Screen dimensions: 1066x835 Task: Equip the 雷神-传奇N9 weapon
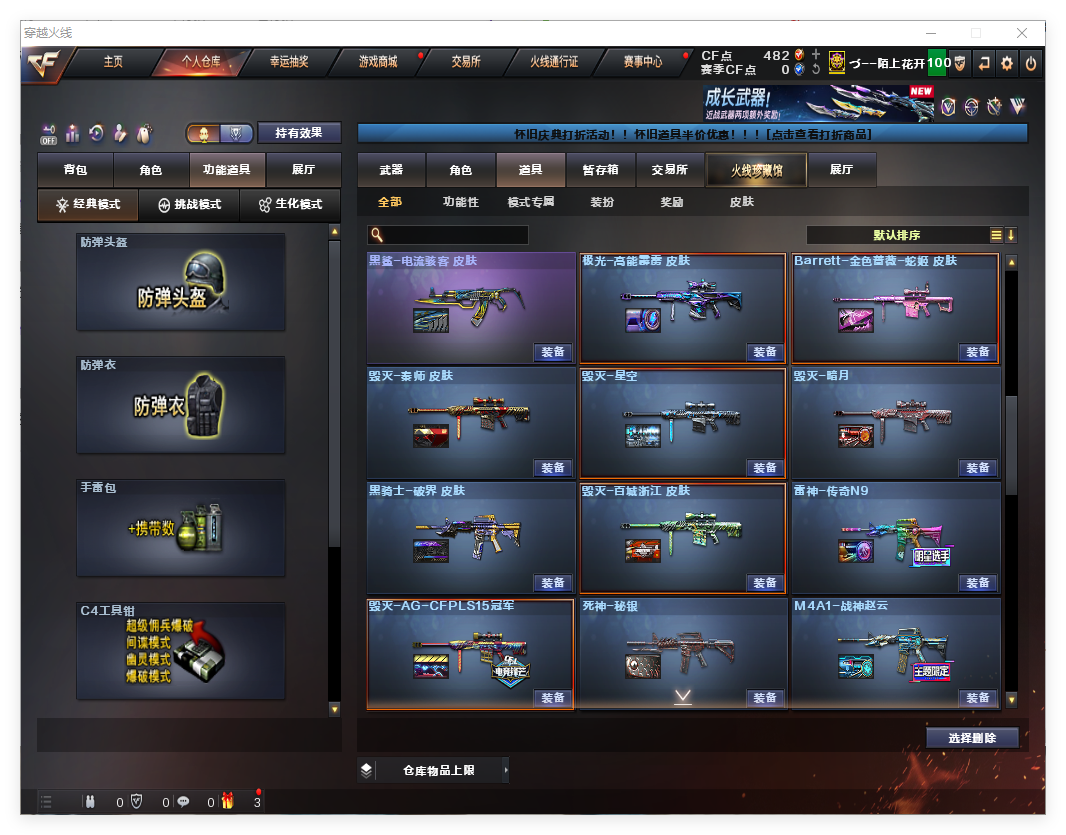point(977,583)
